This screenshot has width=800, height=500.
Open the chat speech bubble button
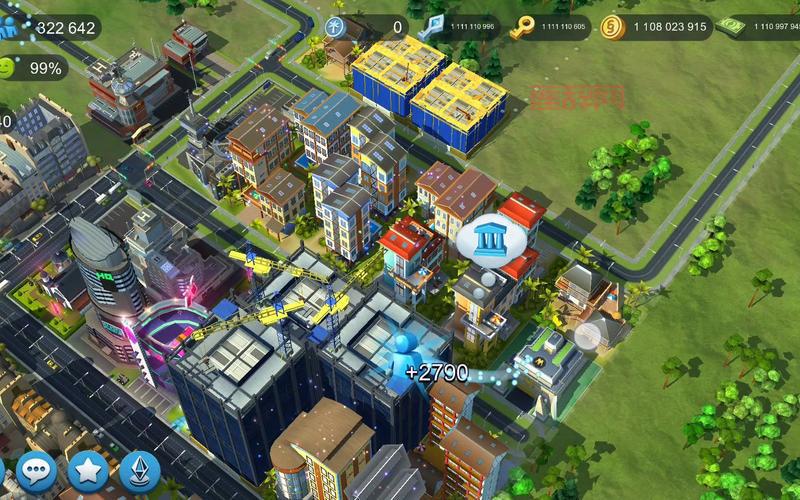click(37, 471)
